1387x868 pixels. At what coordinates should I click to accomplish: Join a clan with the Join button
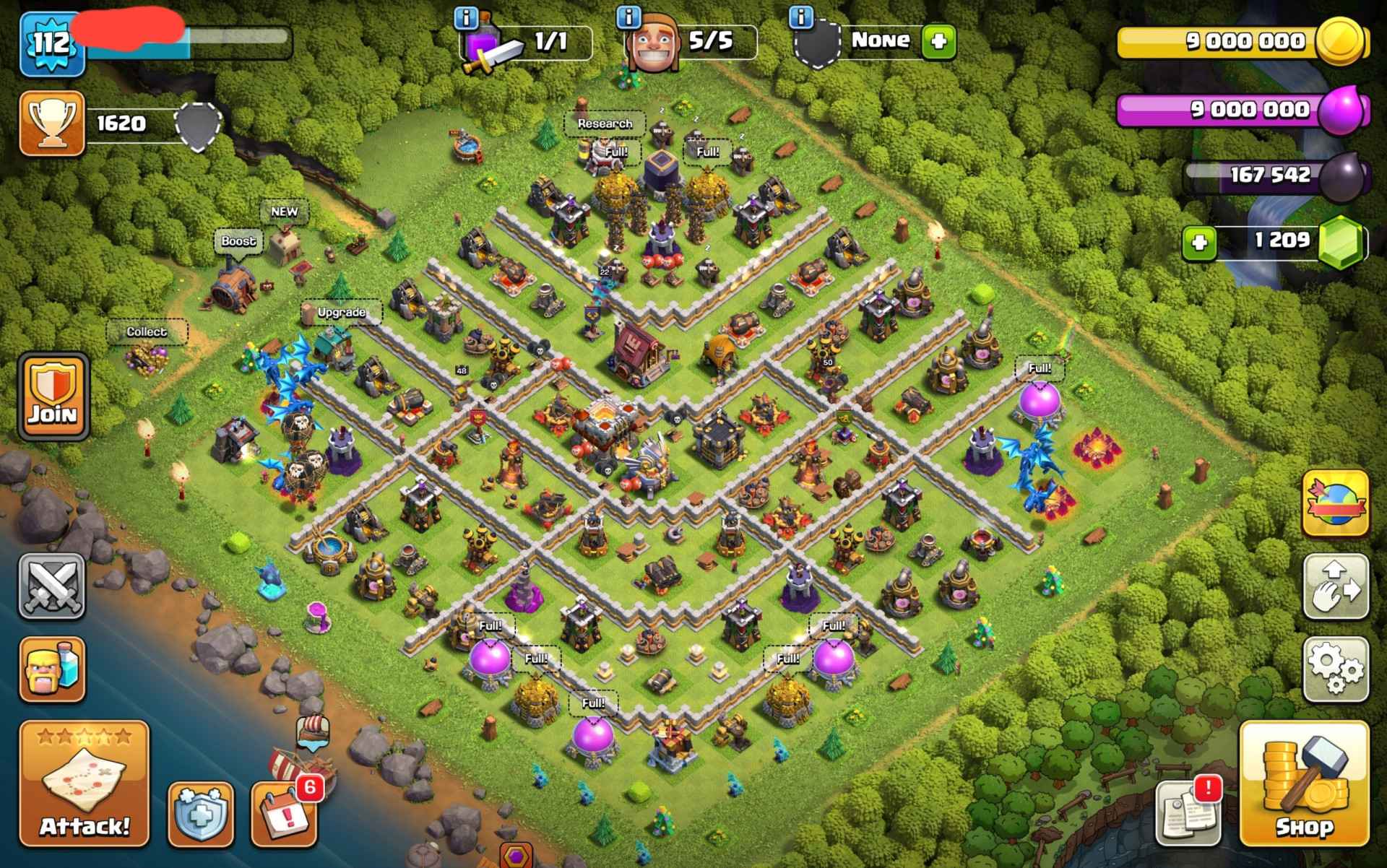click(x=52, y=396)
